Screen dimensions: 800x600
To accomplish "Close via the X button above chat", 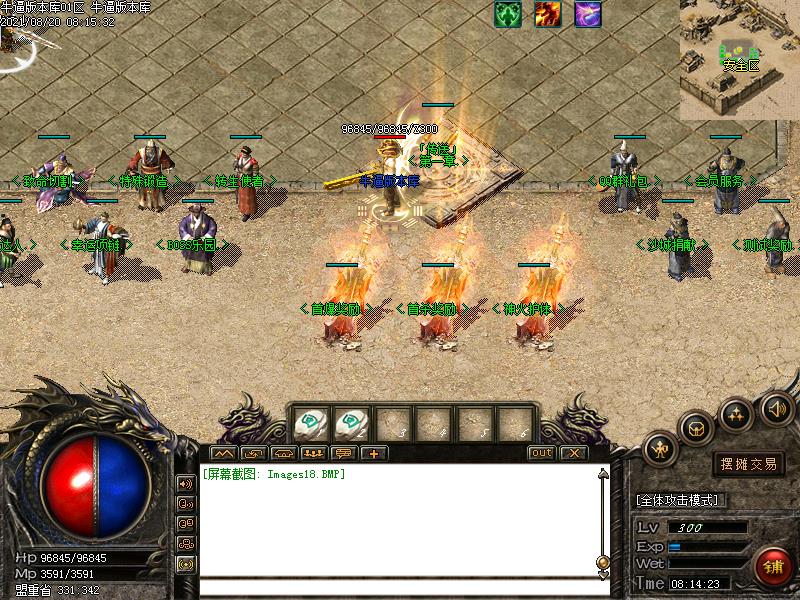I will [572, 453].
